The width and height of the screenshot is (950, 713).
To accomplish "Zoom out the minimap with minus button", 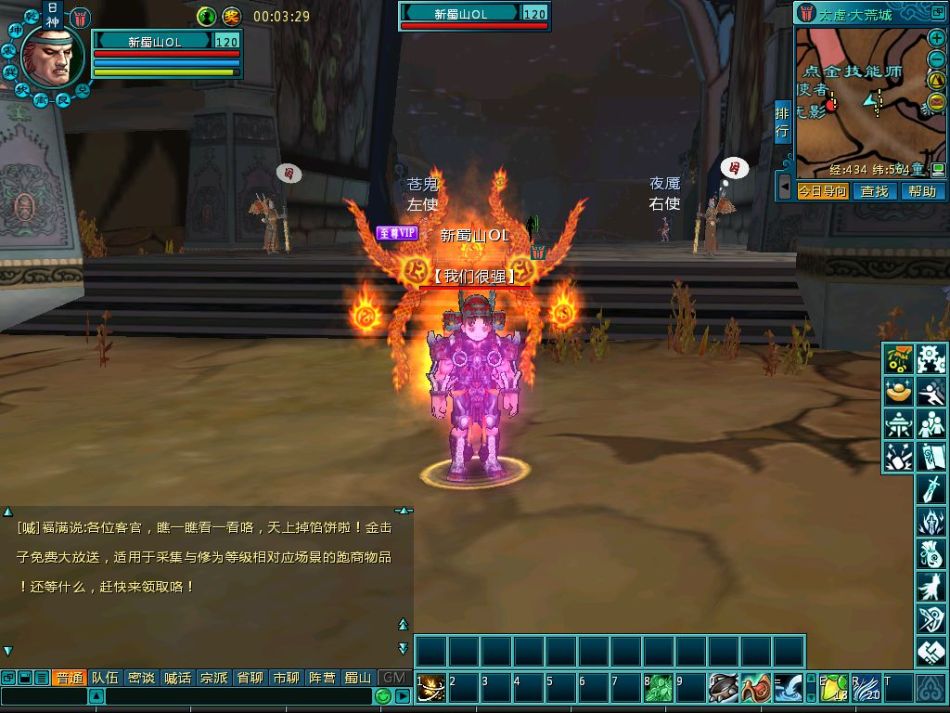I will [936, 60].
